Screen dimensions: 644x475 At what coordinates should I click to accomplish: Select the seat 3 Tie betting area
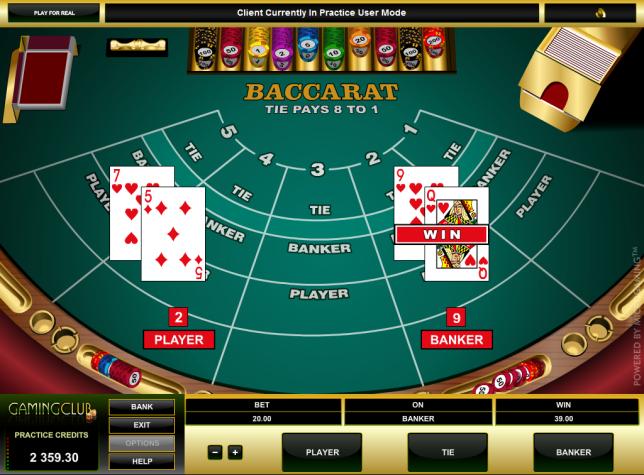(320, 211)
